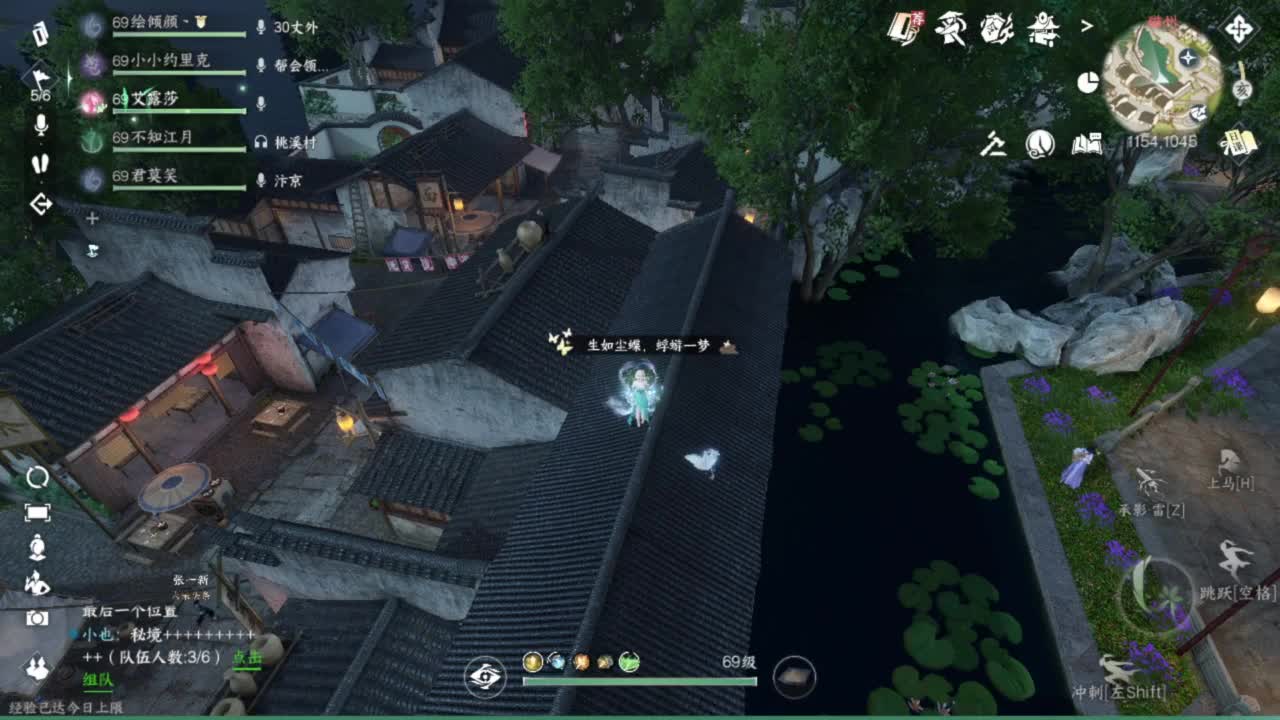Click the clock pie-chart timer icon near the minimap
This screenshot has width=1280, height=720.
[1088, 81]
